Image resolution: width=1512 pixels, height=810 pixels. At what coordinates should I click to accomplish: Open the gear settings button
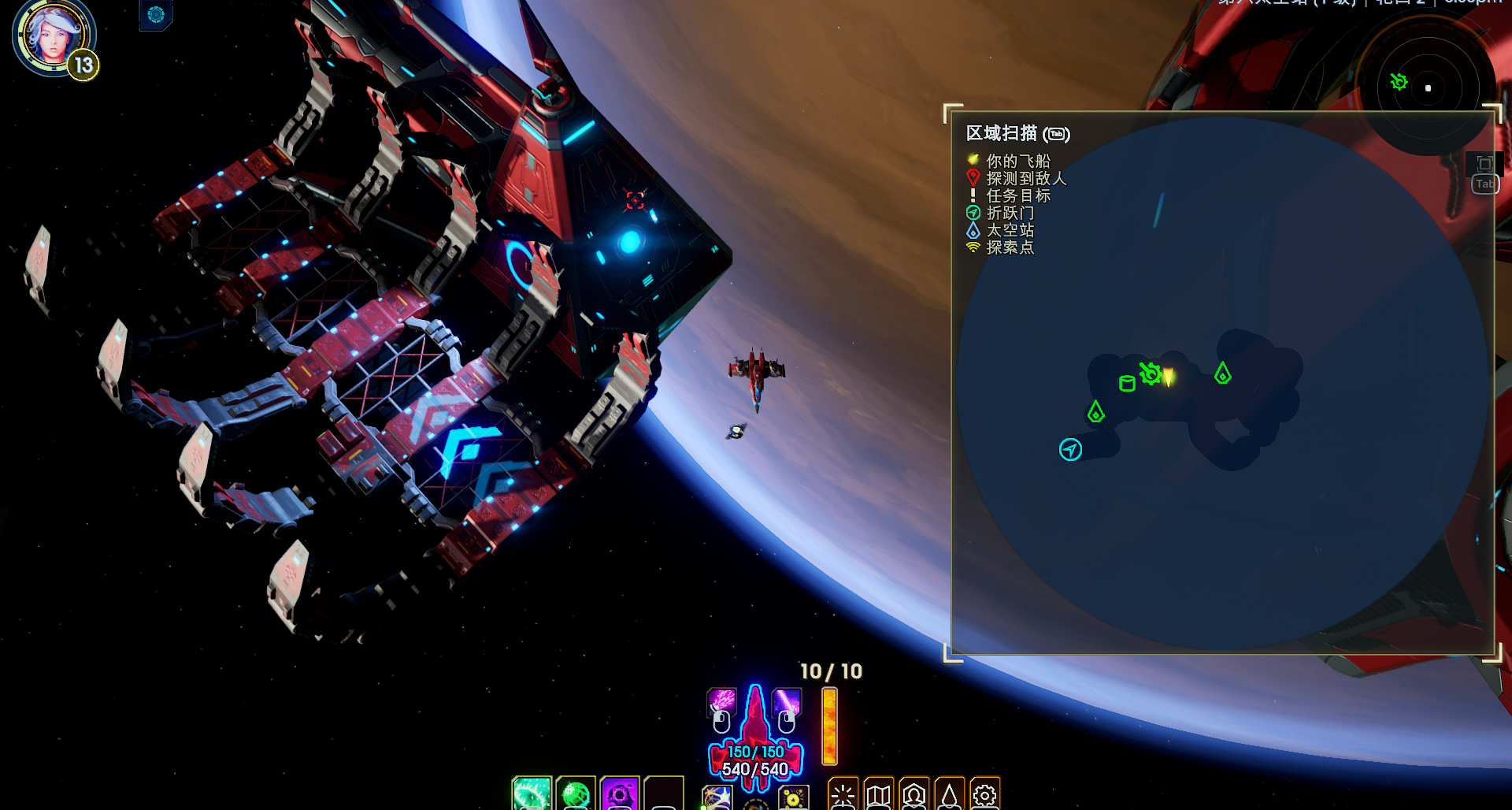pyautogui.click(x=985, y=795)
